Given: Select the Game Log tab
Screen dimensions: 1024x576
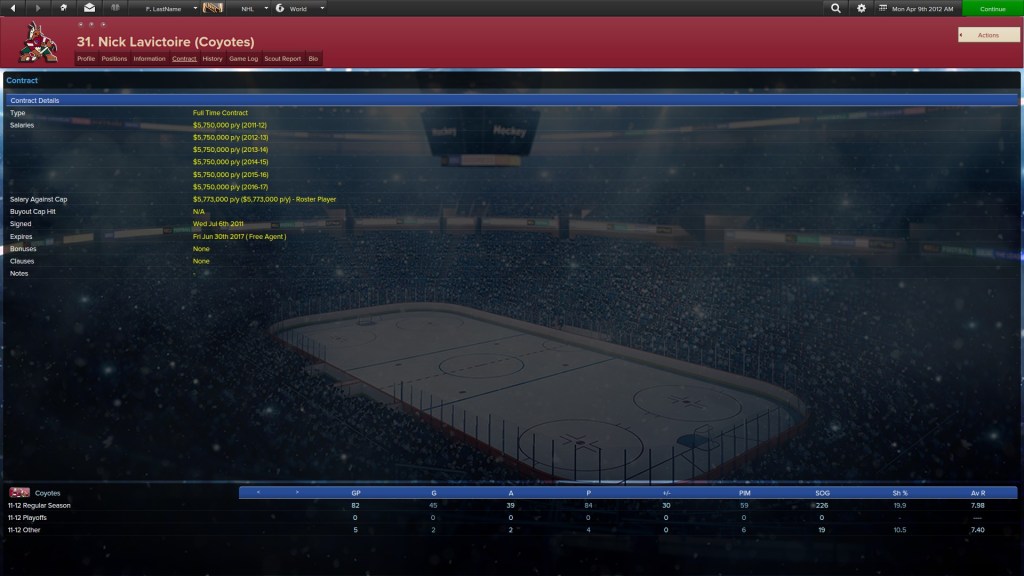Looking at the screenshot, I should (243, 59).
